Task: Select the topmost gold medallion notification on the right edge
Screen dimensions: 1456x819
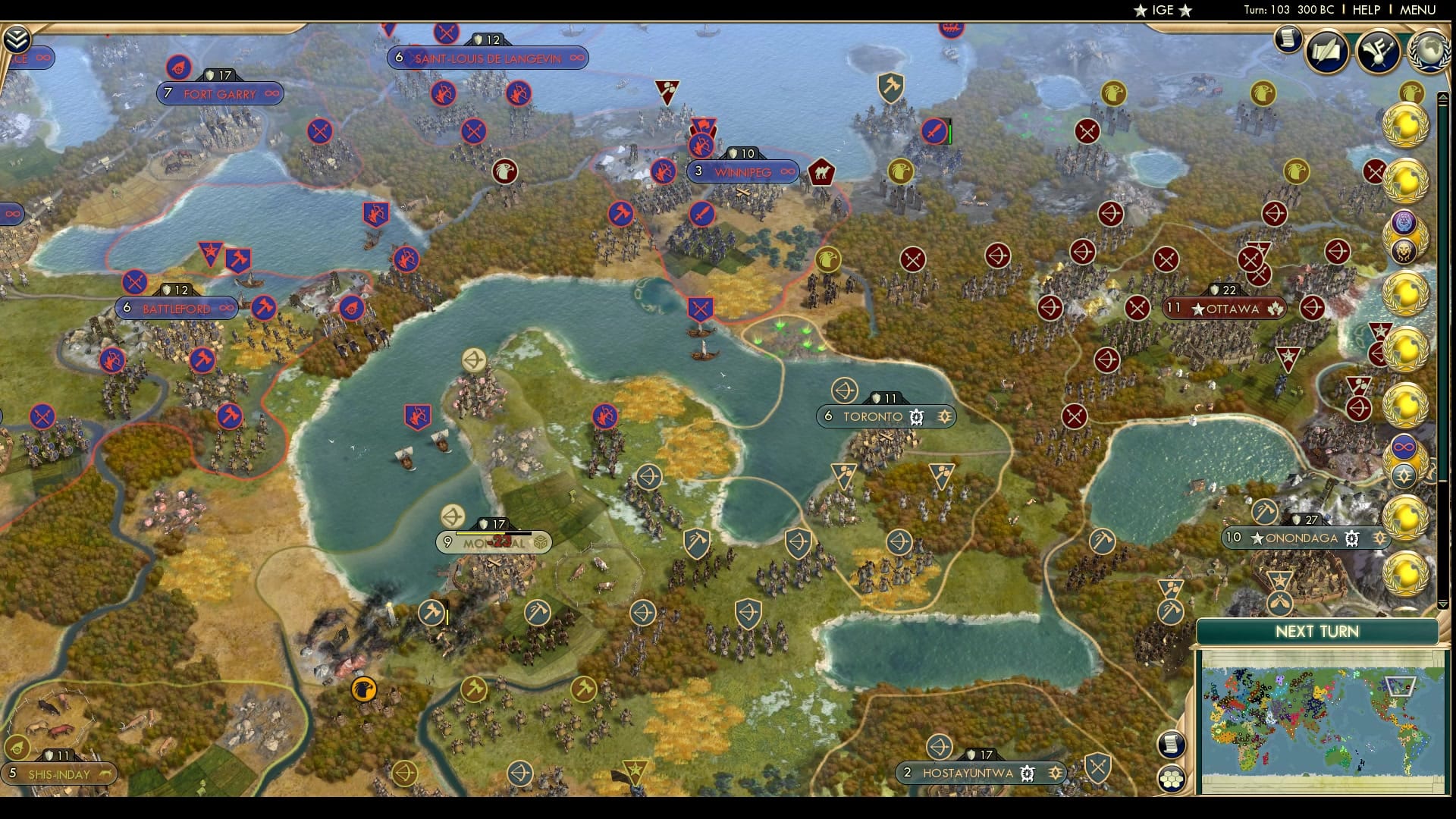Action: (x=1407, y=121)
